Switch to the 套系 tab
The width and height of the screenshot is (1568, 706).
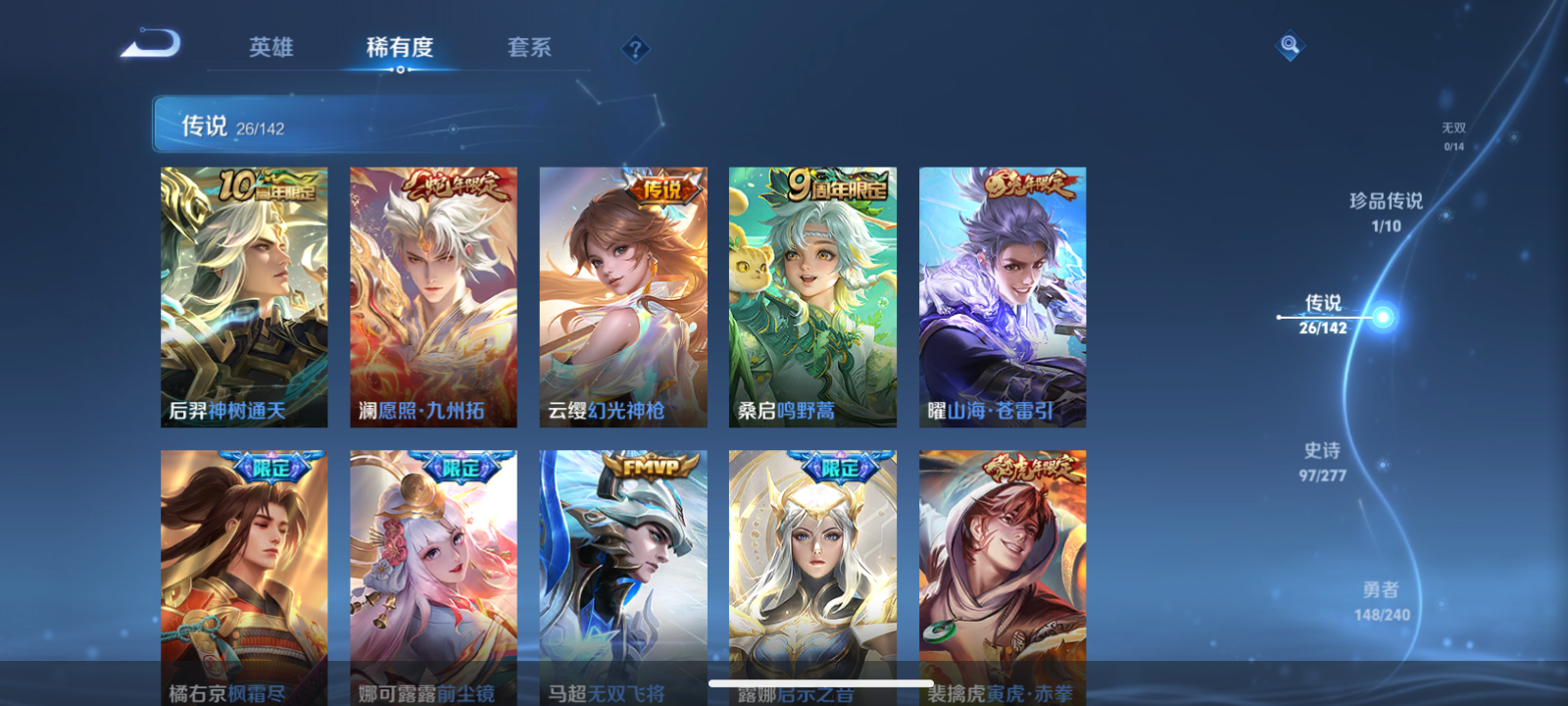tap(527, 48)
